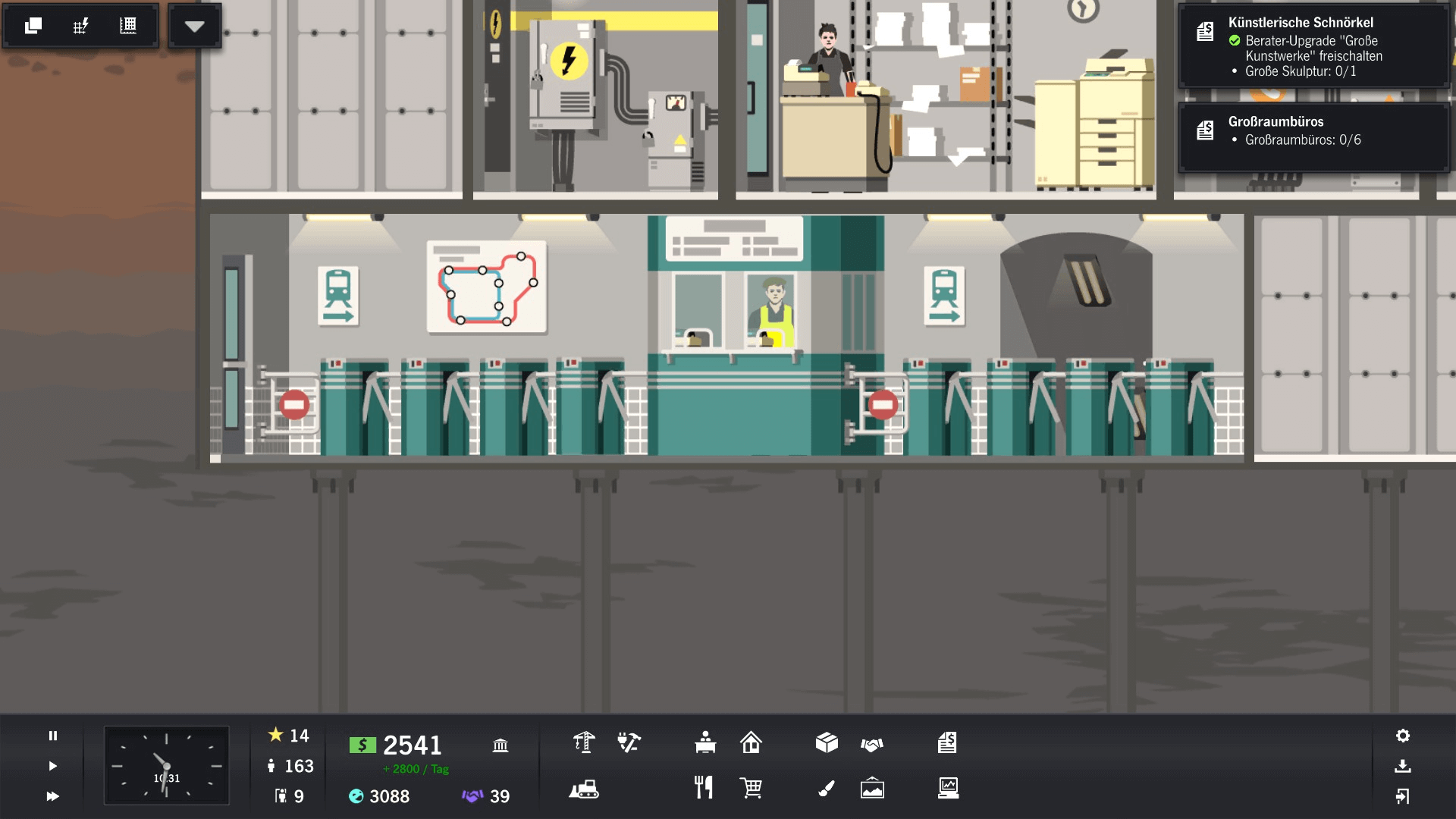The image size is (1456, 819).
Task: Pause the game simulation
Action: point(53,736)
